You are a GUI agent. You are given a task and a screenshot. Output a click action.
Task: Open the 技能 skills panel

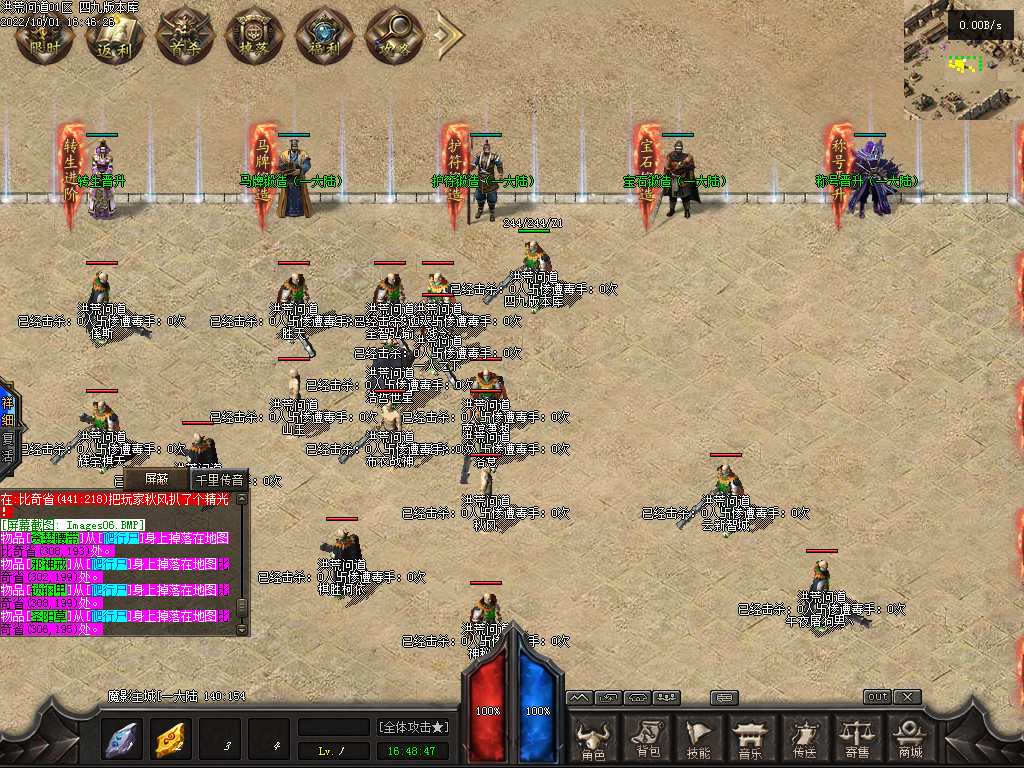click(699, 740)
